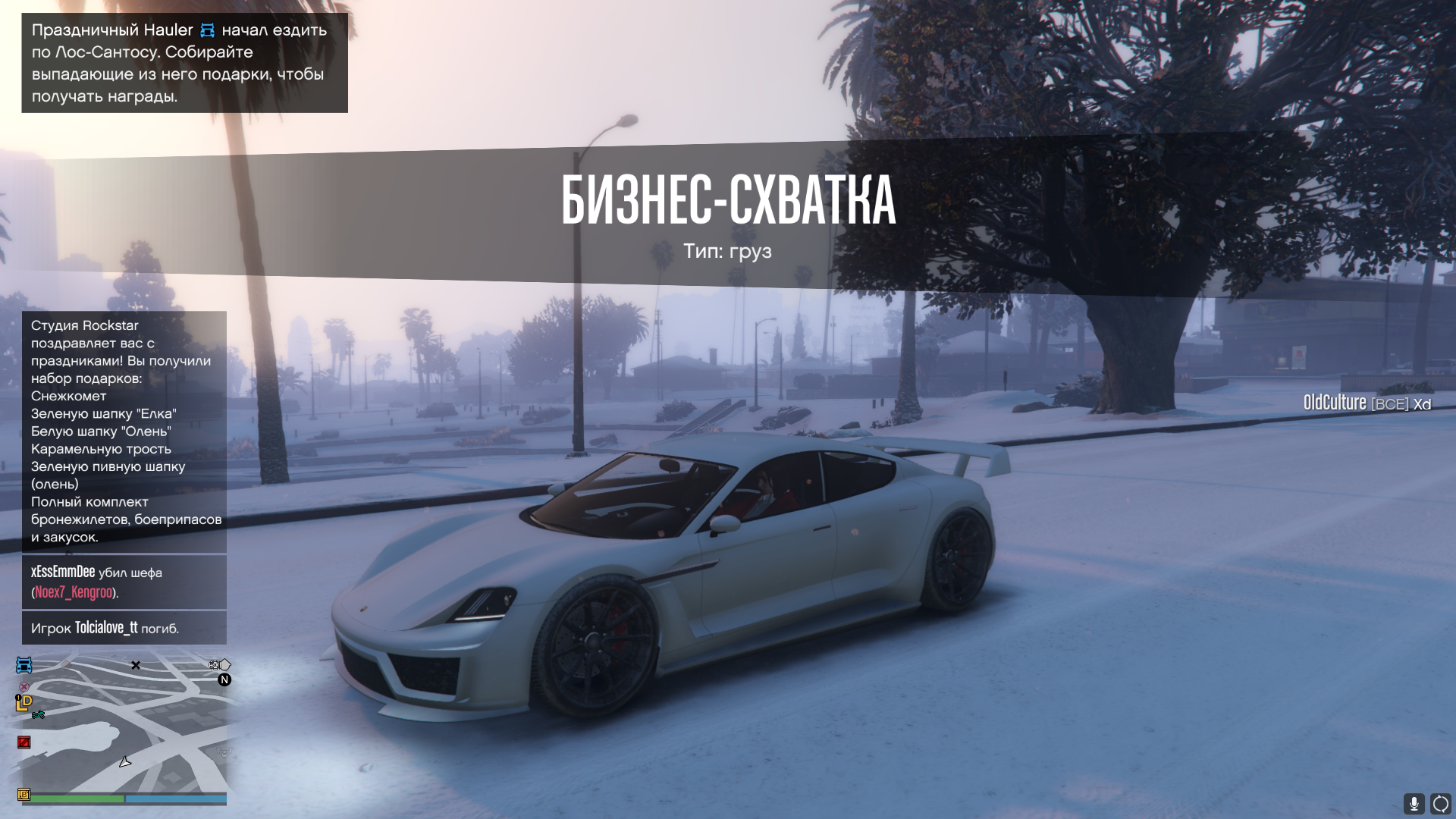Click the white player arrow on the minimap
The image size is (1456, 819).
(x=125, y=761)
